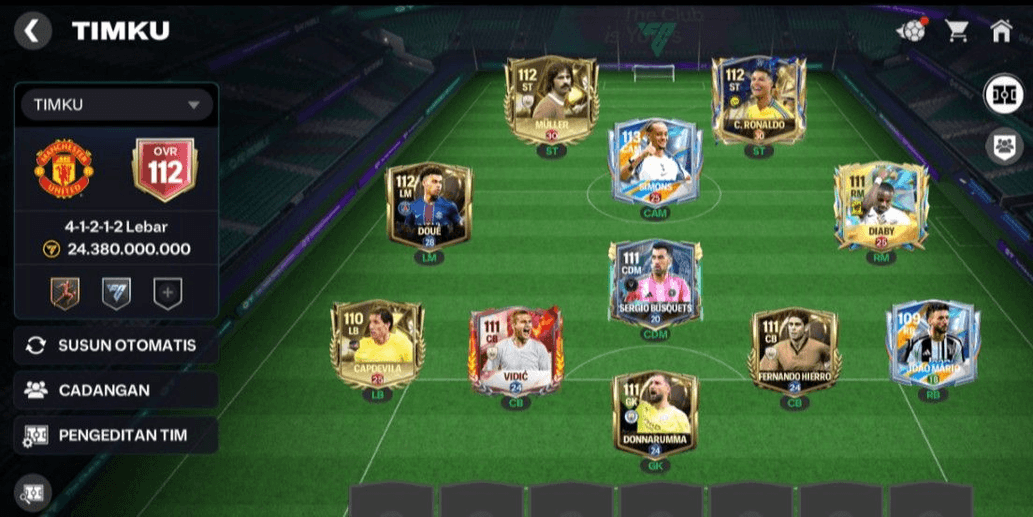Screen dimensions: 1033x517
Task: Click the empty plus tactic slot
Action: pos(168,293)
